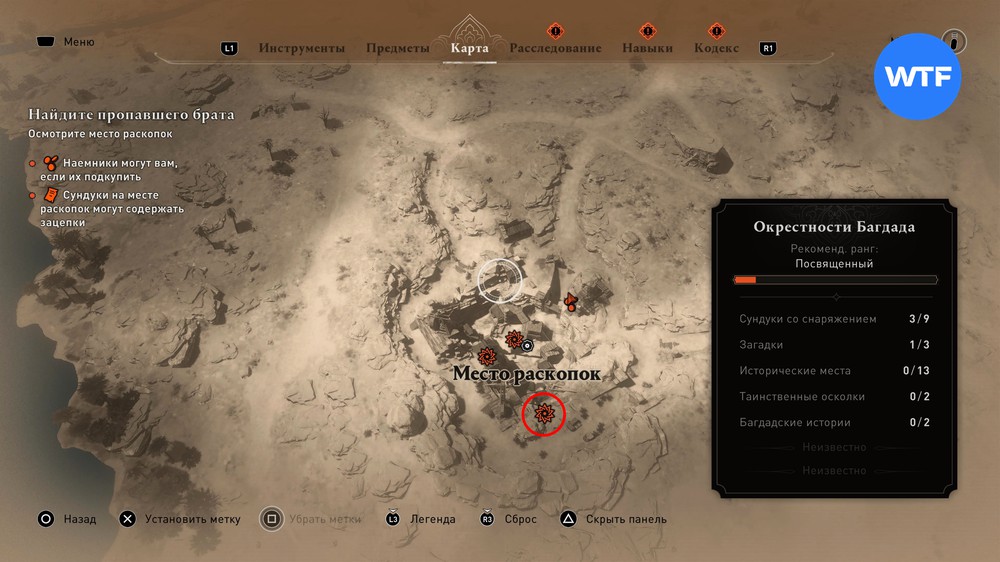Select the Карта tab

pyautogui.click(x=470, y=48)
